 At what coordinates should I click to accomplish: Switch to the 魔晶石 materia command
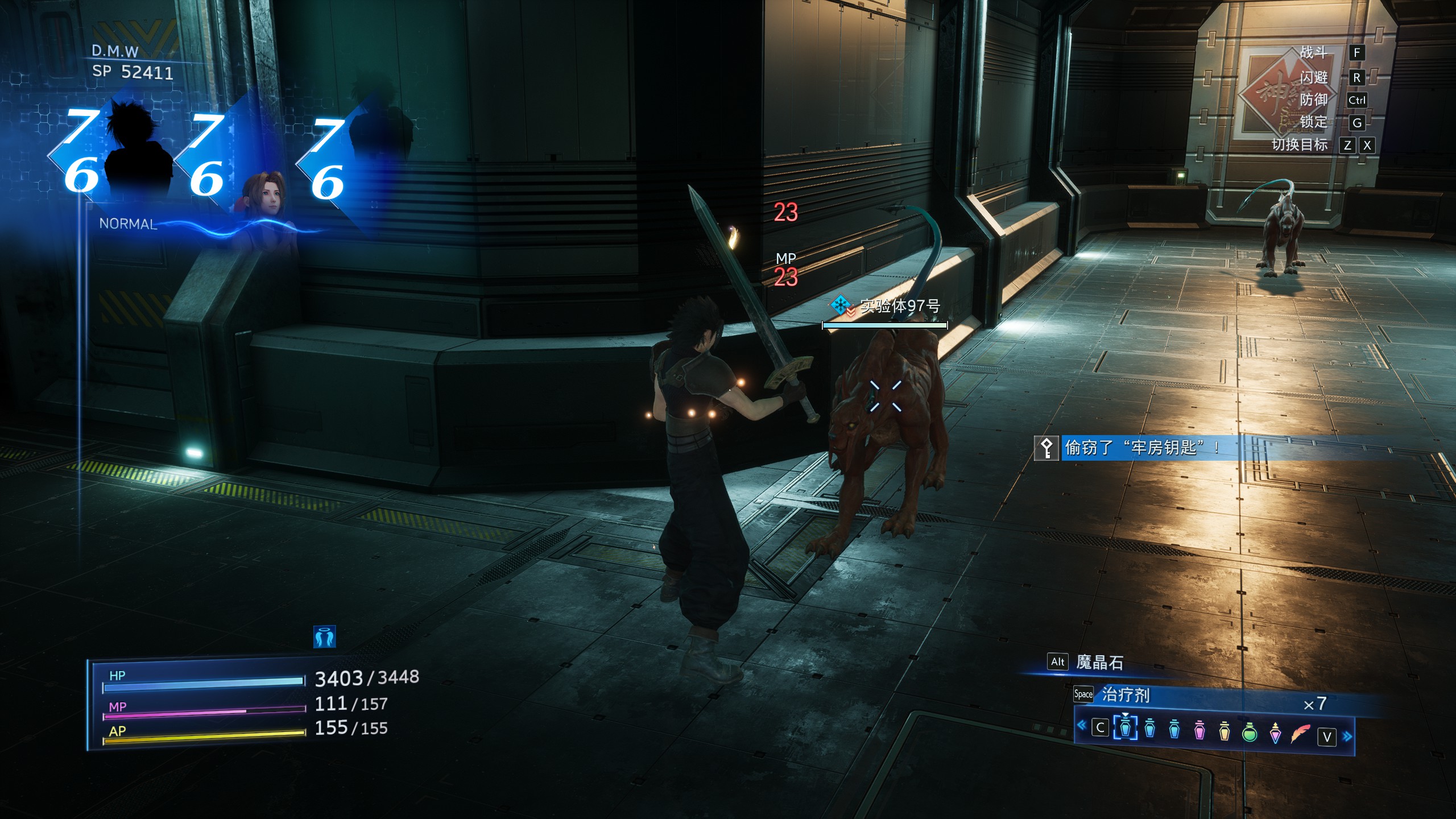pos(1099,663)
